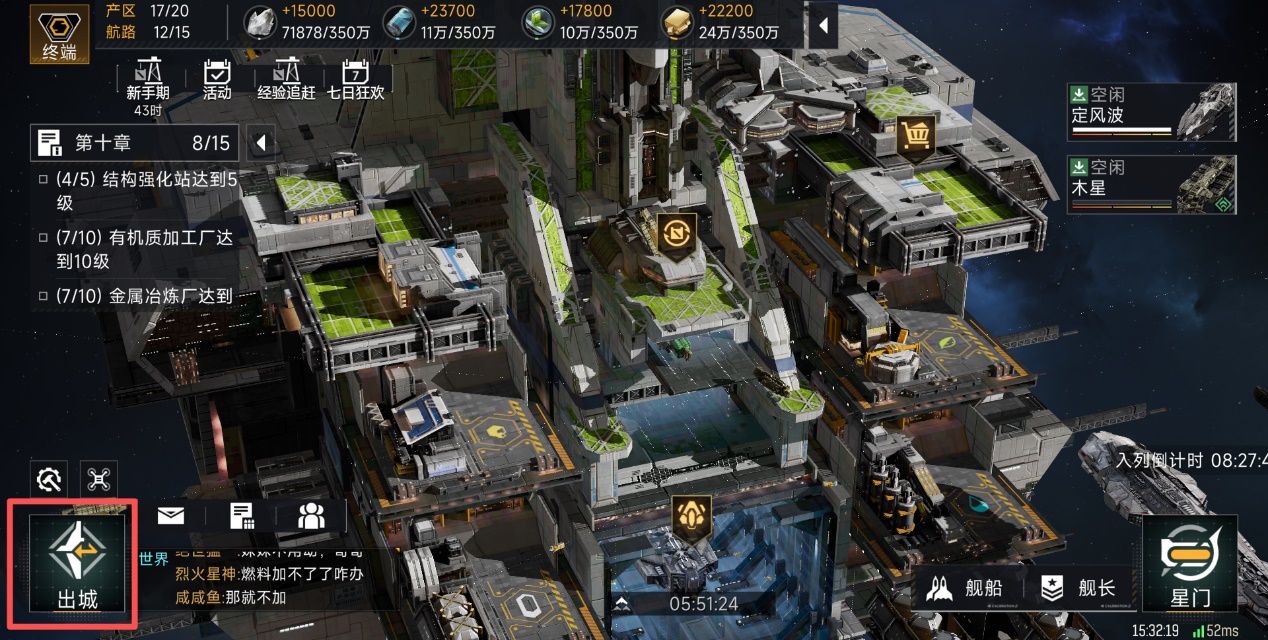Open the 星门 stargate
The image size is (1268, 640).
point(1189,564)
